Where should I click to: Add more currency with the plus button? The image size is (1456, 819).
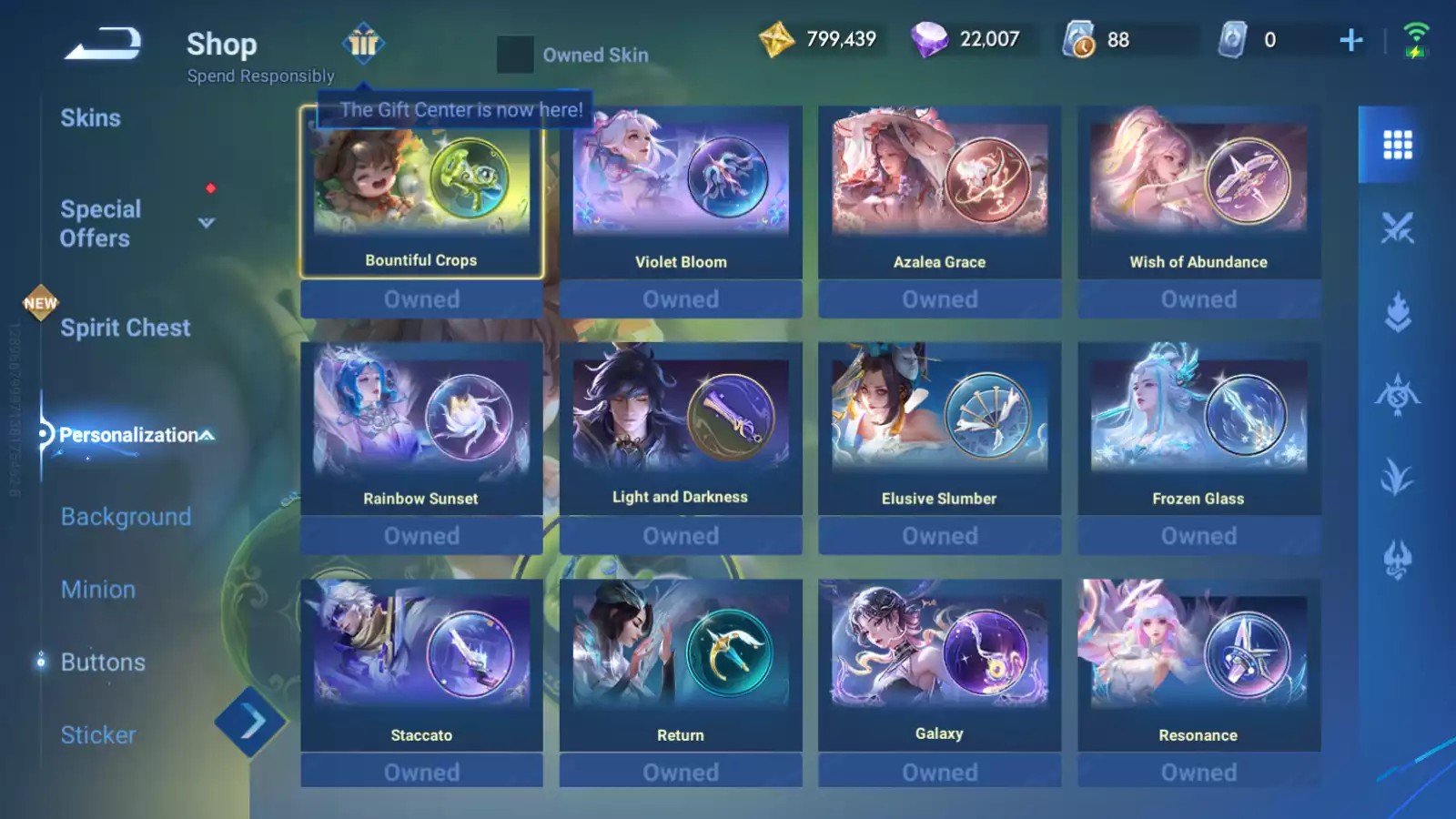(1351, 40)
